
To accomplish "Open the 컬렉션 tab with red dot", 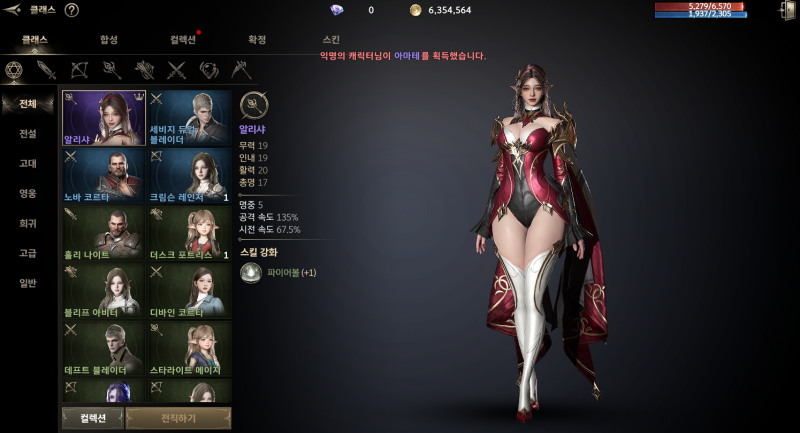I will (183, 40).
